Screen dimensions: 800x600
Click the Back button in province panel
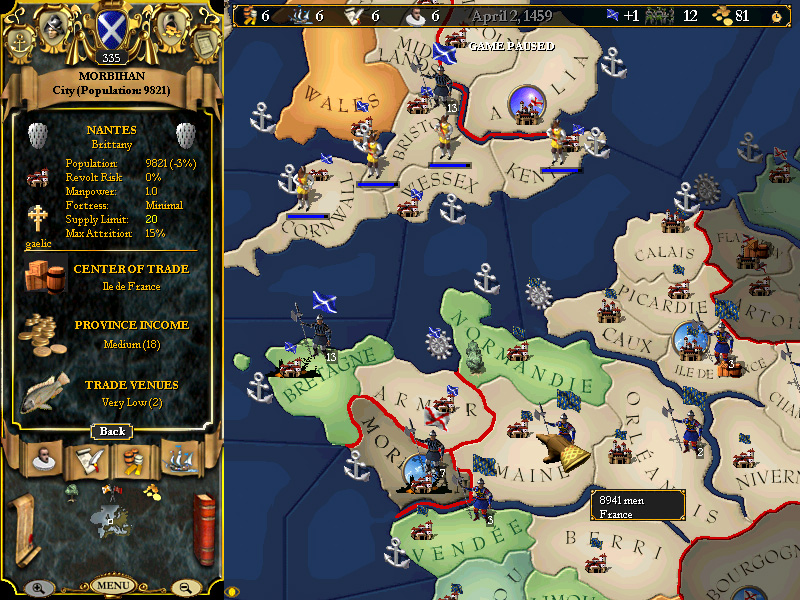[112, 431]
